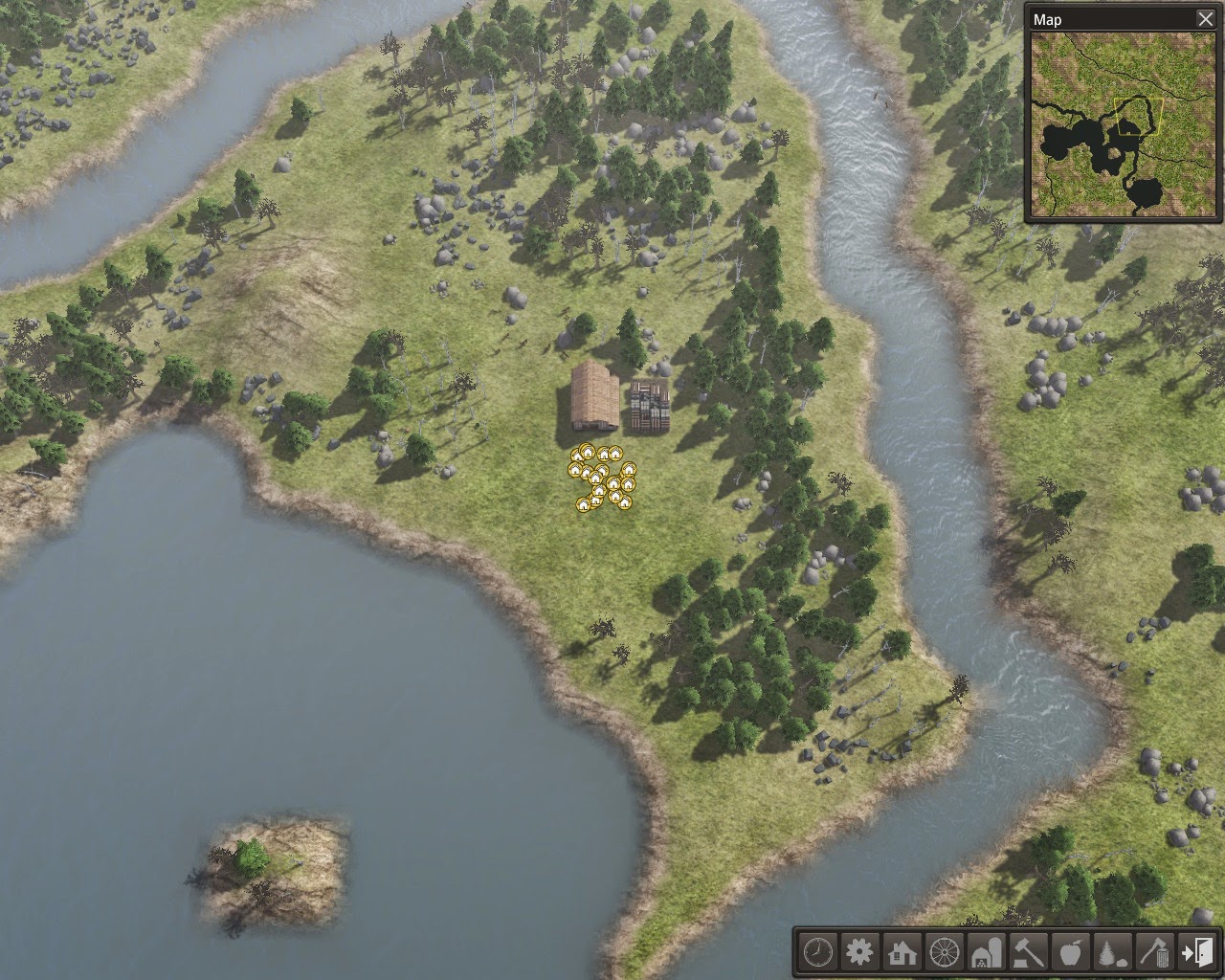Viewport: 1225px width, 980px height.
Task: Select the topmost villager indicator icon
Action: pos(586,452)
